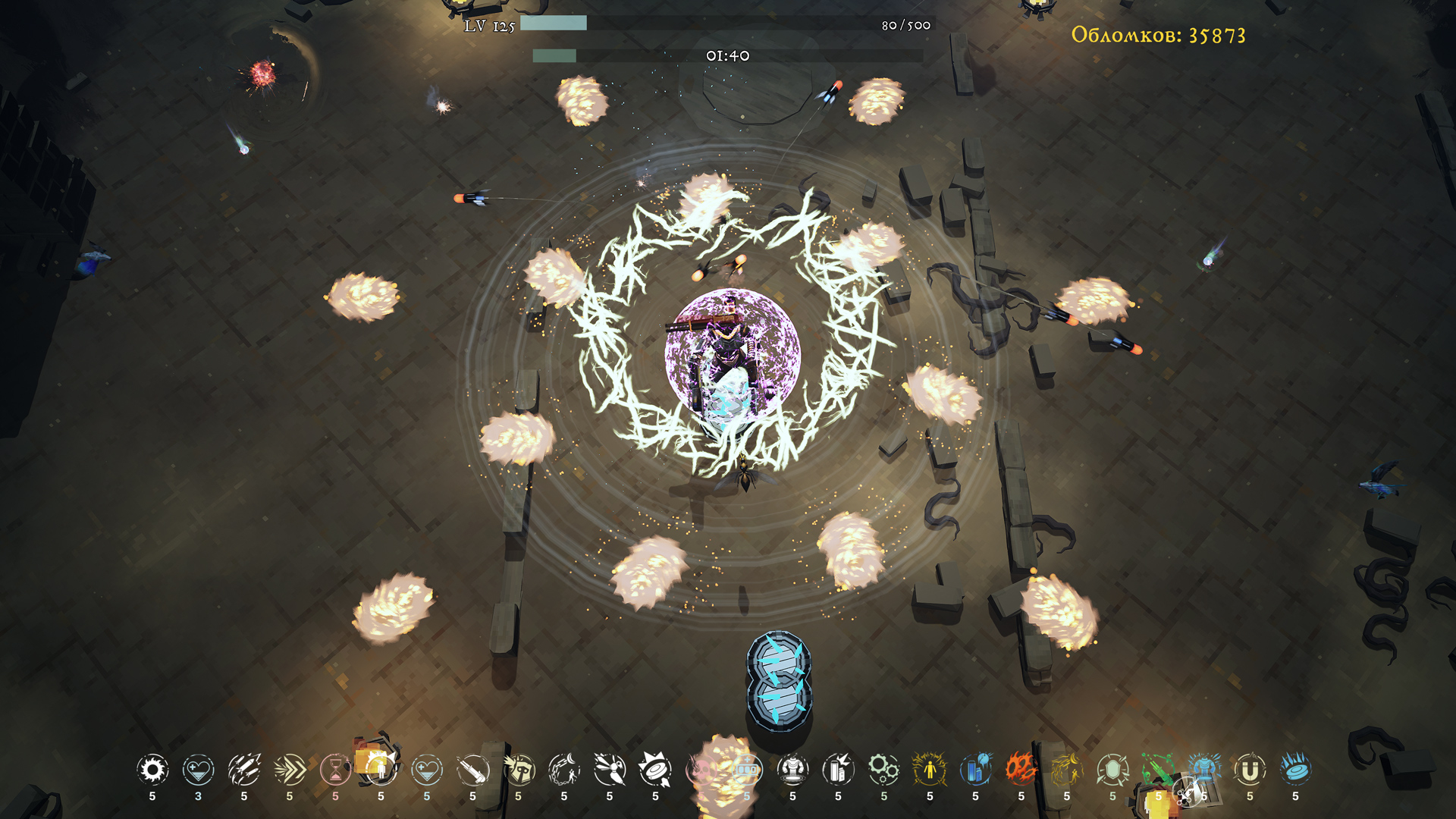Select the blue spiked disc icon
Viewport: 1456px width, 819px height.
coord(1295,769)
